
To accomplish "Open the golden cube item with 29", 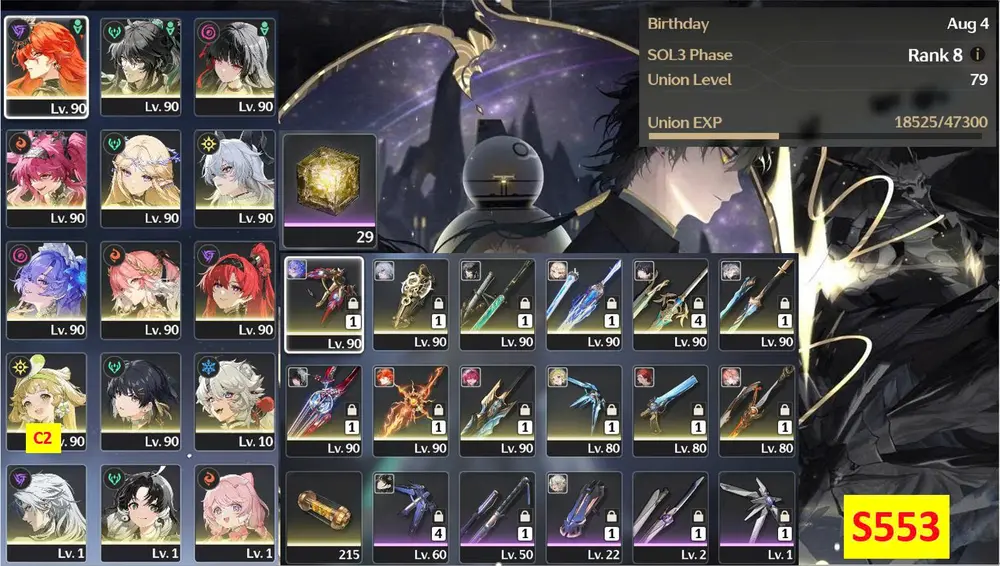I will pyautogui.click(x=329, y=190).
